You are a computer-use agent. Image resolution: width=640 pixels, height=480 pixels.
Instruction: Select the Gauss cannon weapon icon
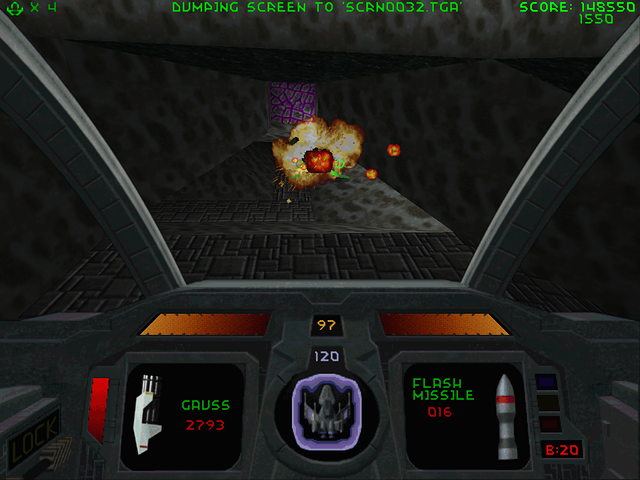click(148, 408)
